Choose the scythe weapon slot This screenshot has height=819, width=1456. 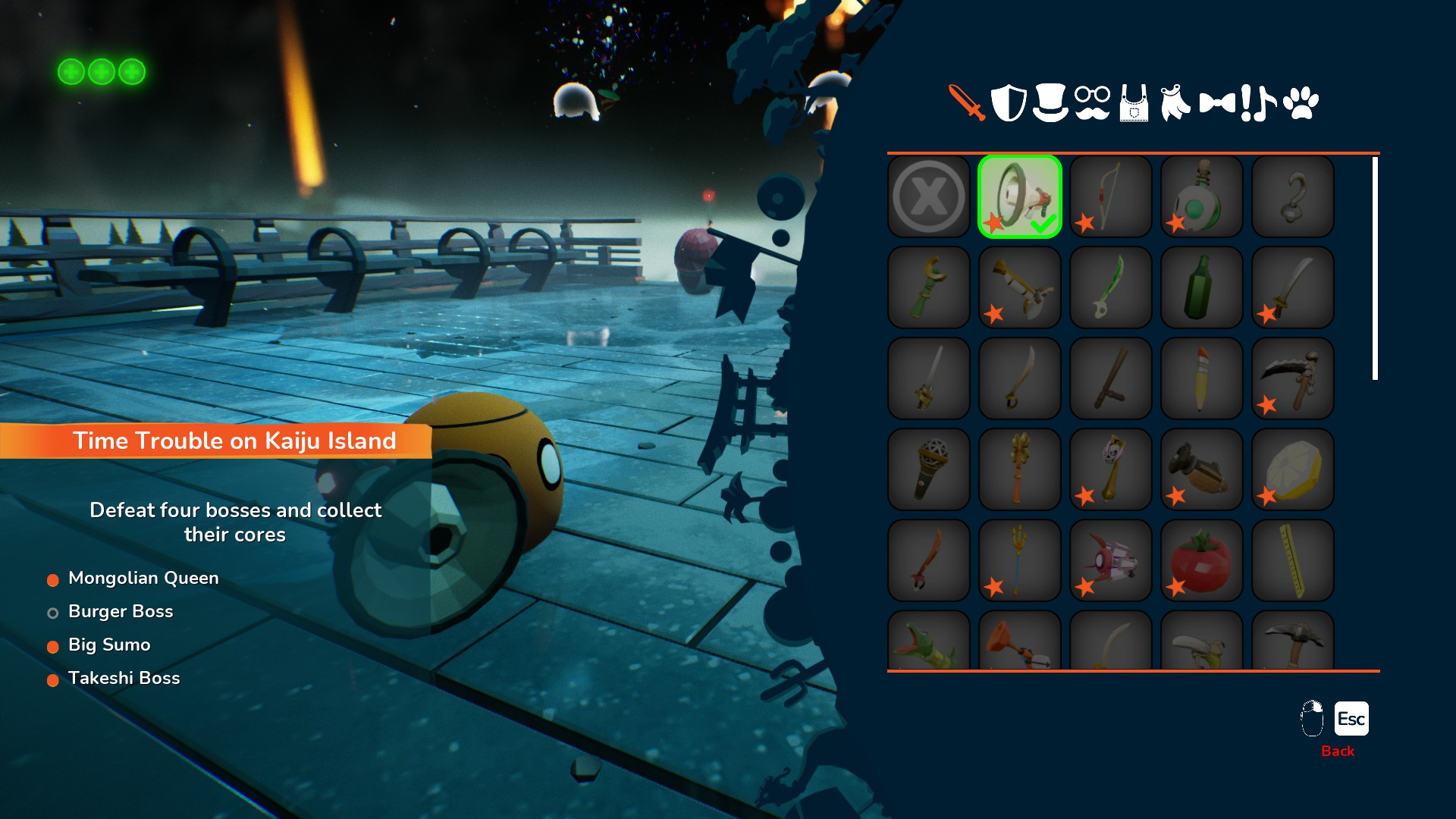1293,378
